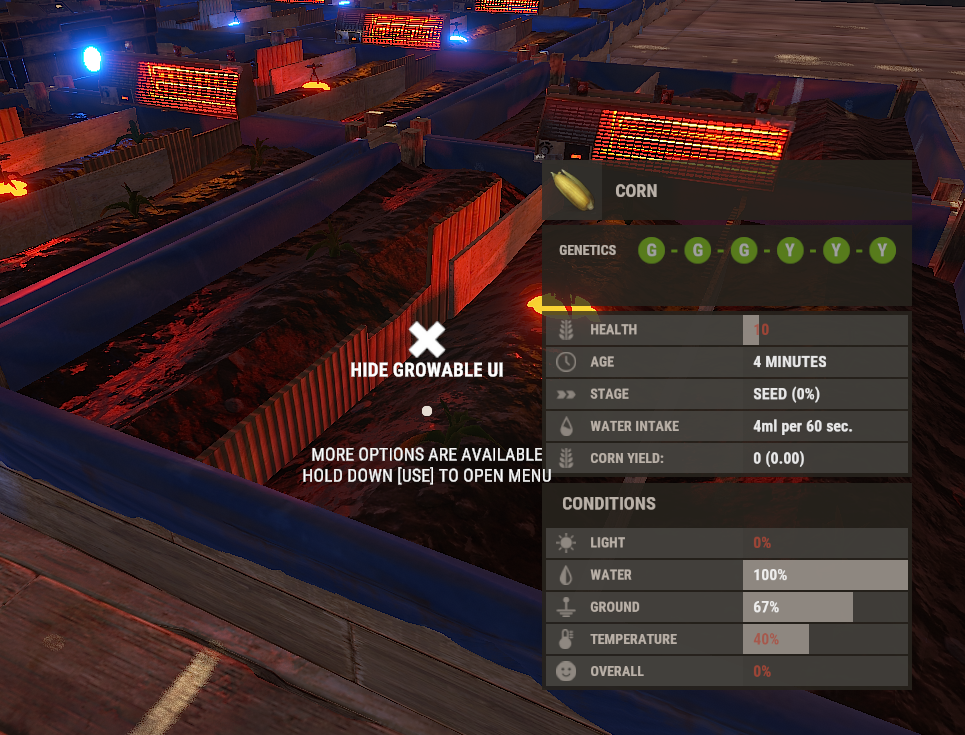The width and height of the screenshot is (965, 735).
Task: Hide the growable UI via the X
Action: click(427, 340)
